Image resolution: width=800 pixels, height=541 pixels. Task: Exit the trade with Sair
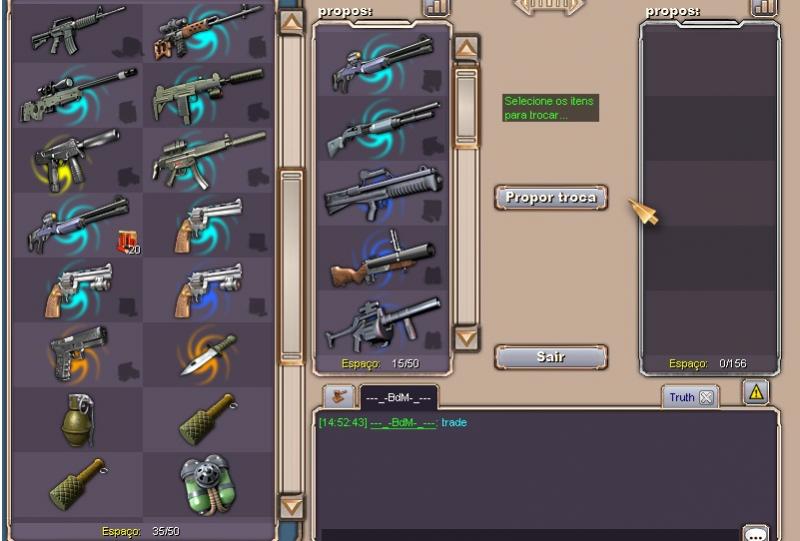tap(550, 357)
